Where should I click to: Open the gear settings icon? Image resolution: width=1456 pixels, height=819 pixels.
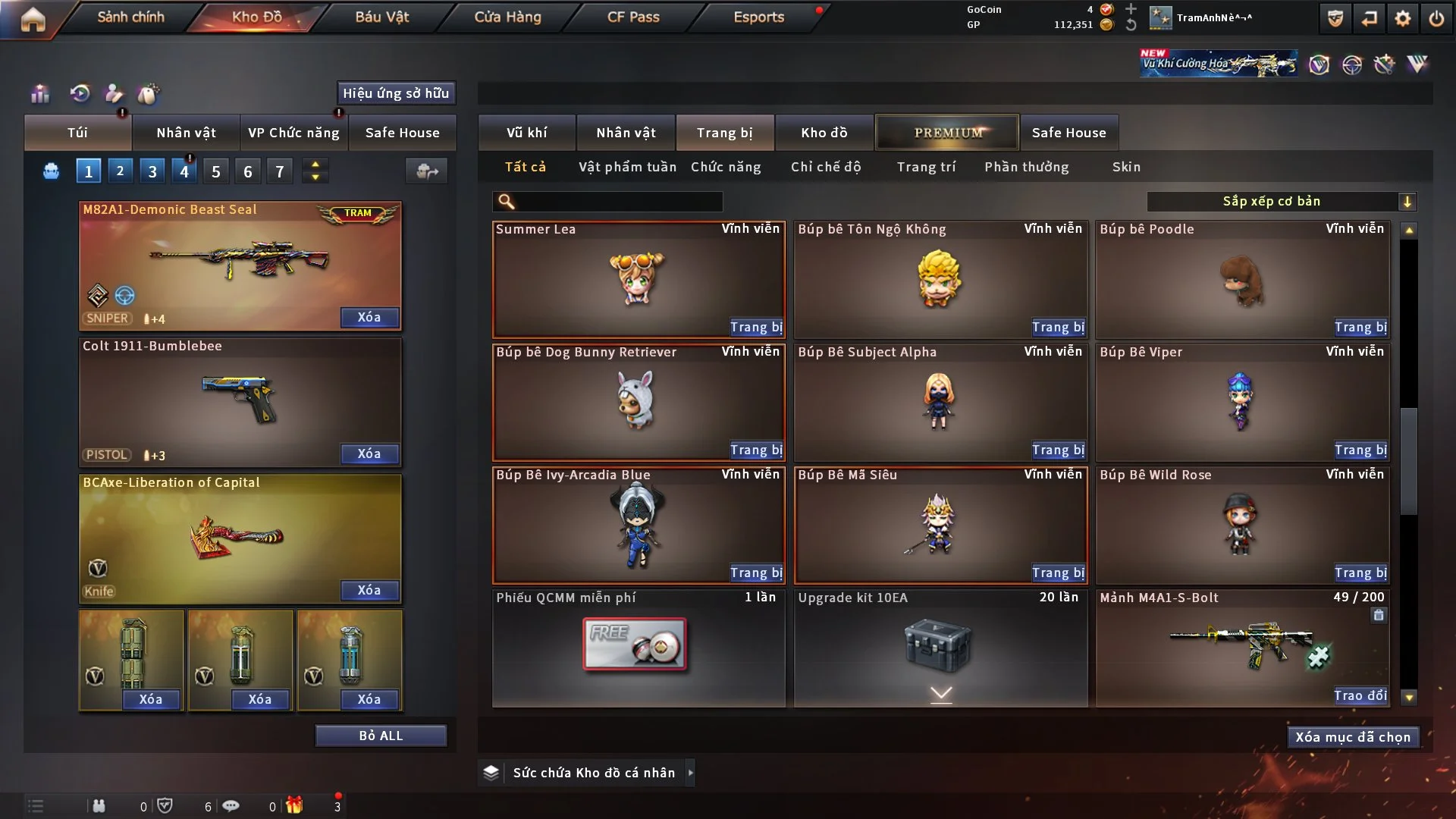coord(1402,18)
